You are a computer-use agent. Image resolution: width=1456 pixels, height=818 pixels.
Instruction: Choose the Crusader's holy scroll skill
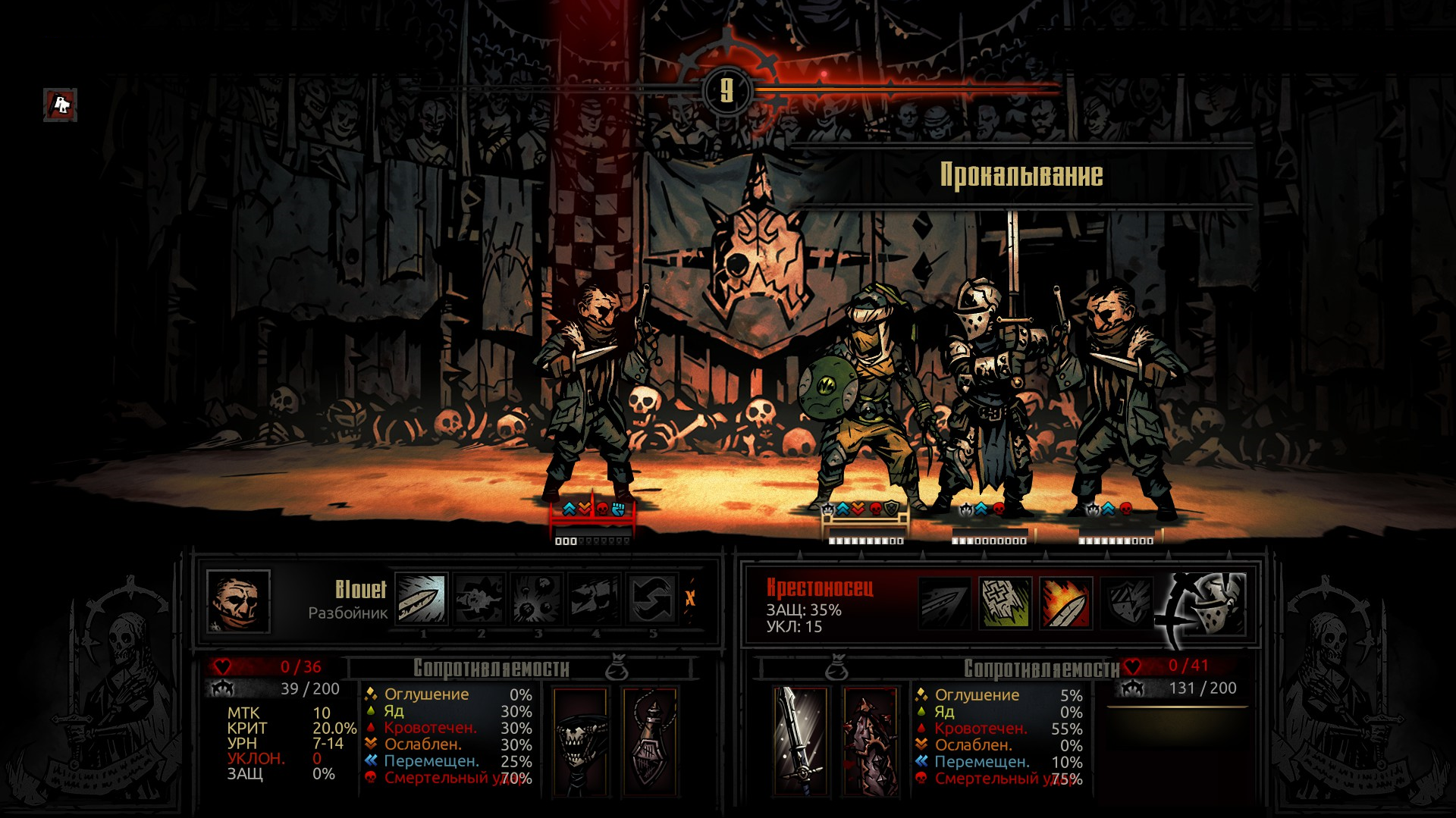[1005, 603]
